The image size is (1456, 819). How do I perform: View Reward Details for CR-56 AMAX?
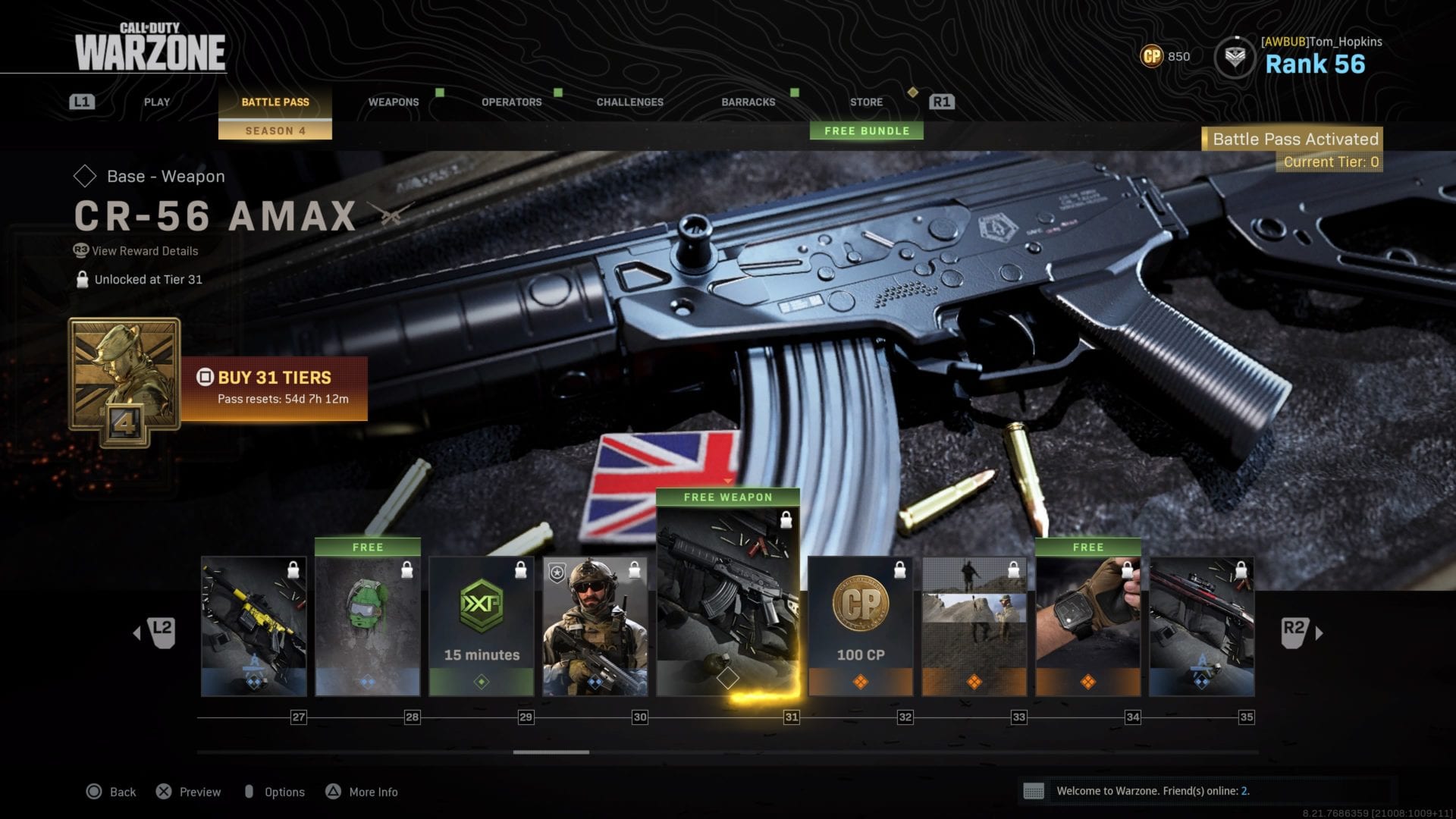[144, 251]
